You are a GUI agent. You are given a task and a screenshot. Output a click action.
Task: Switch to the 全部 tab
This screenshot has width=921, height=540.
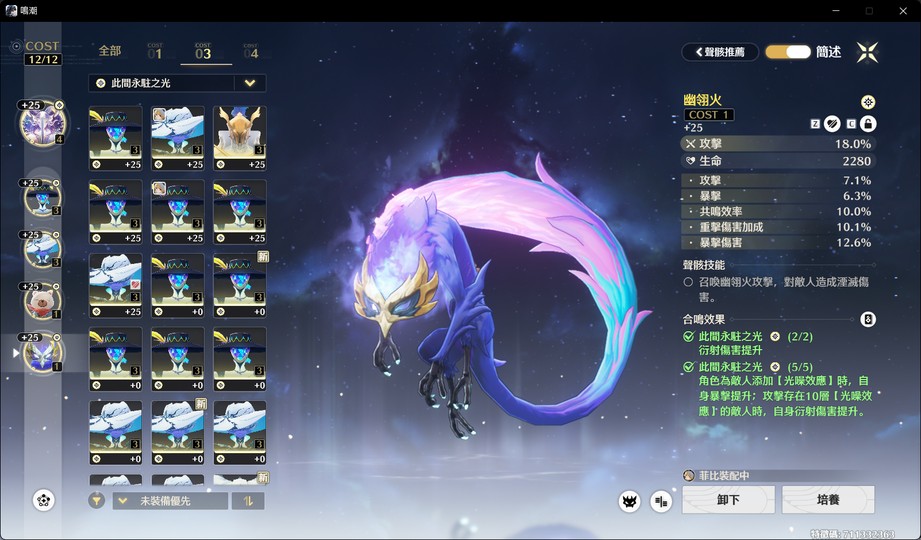(x=110, y=50)
